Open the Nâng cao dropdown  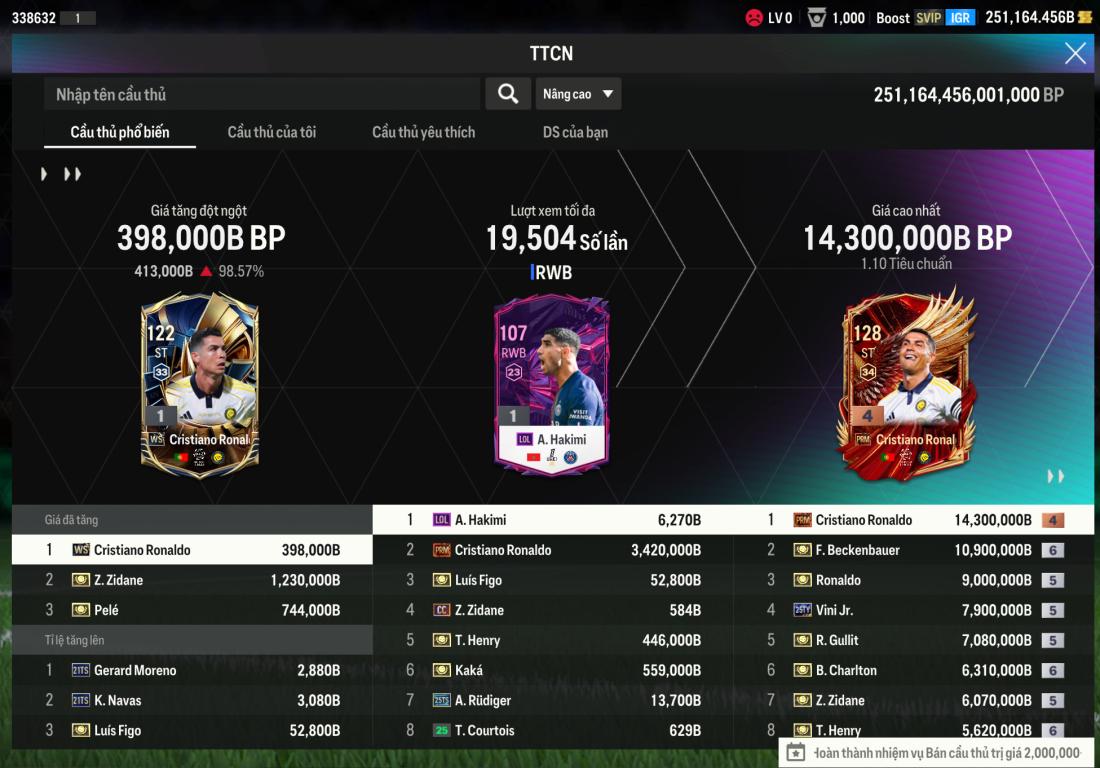click(578, 94)
